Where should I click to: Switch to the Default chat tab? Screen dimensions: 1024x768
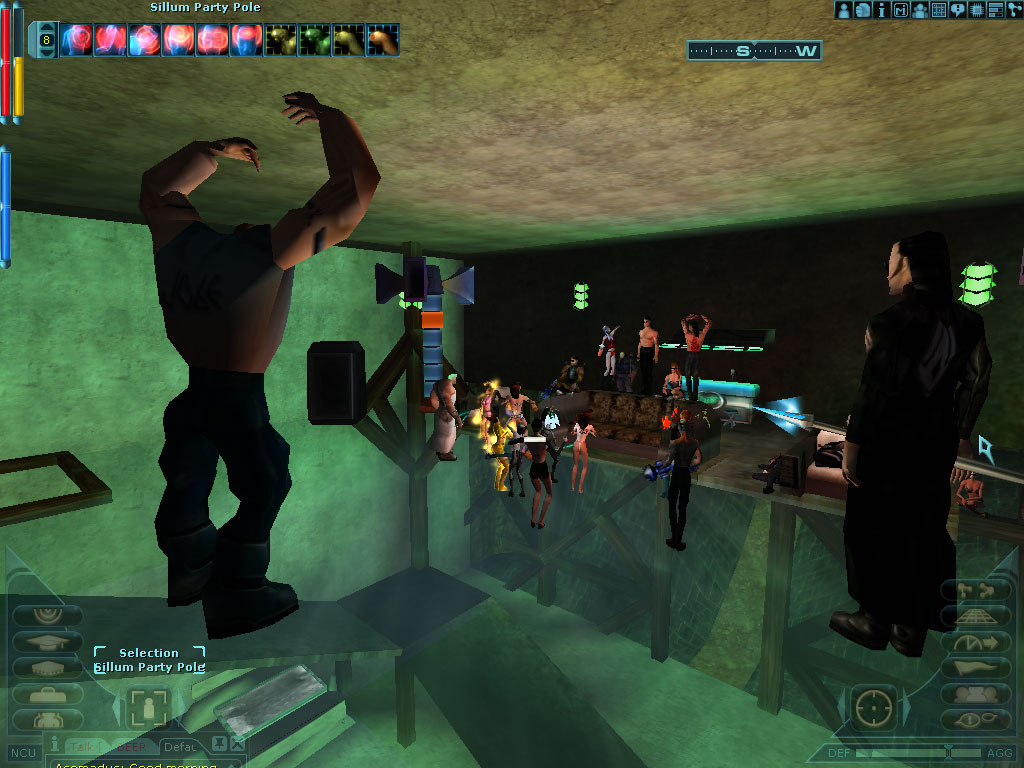(180, 746)
